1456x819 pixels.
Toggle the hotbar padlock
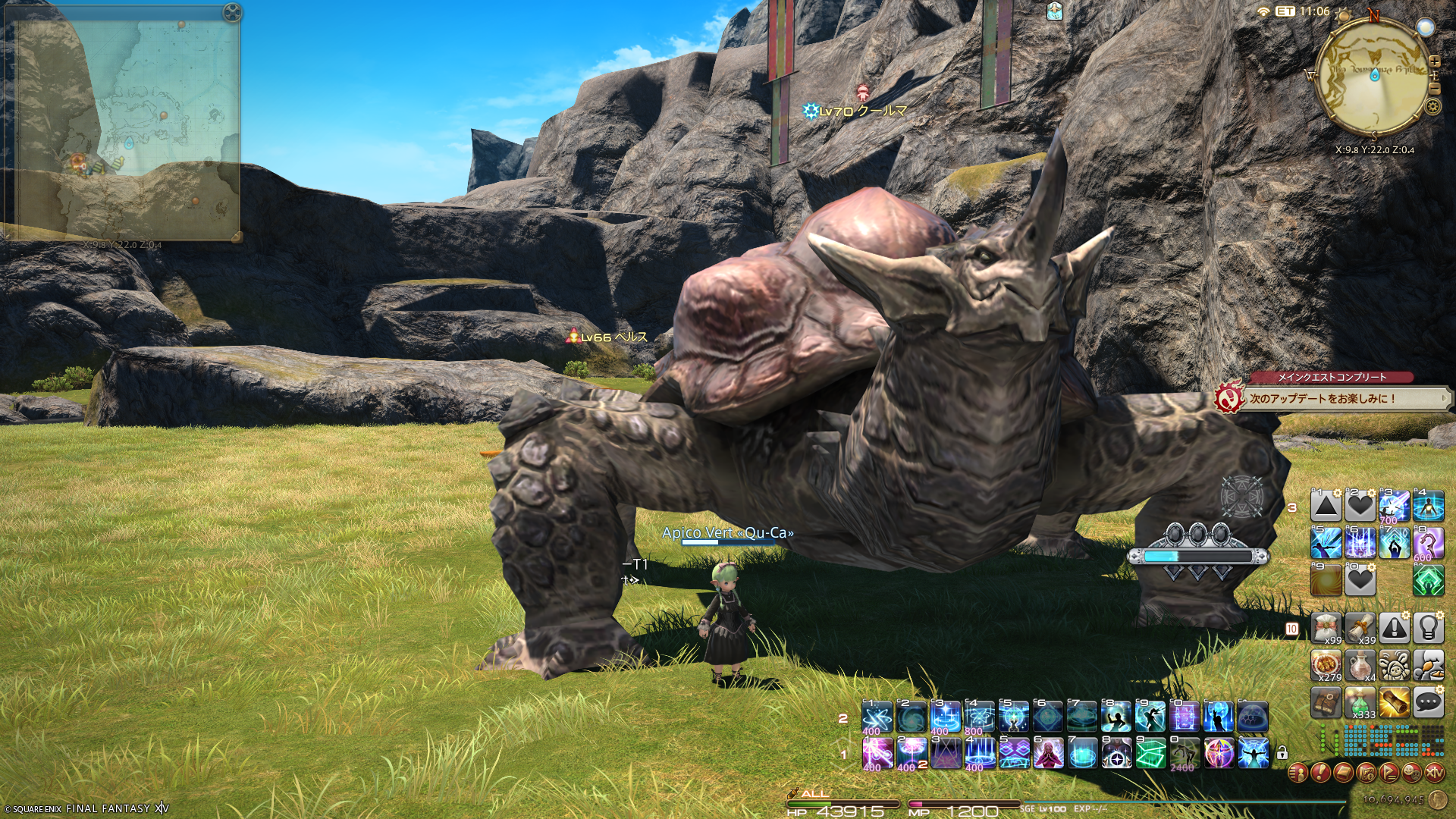coord(1282,753)
